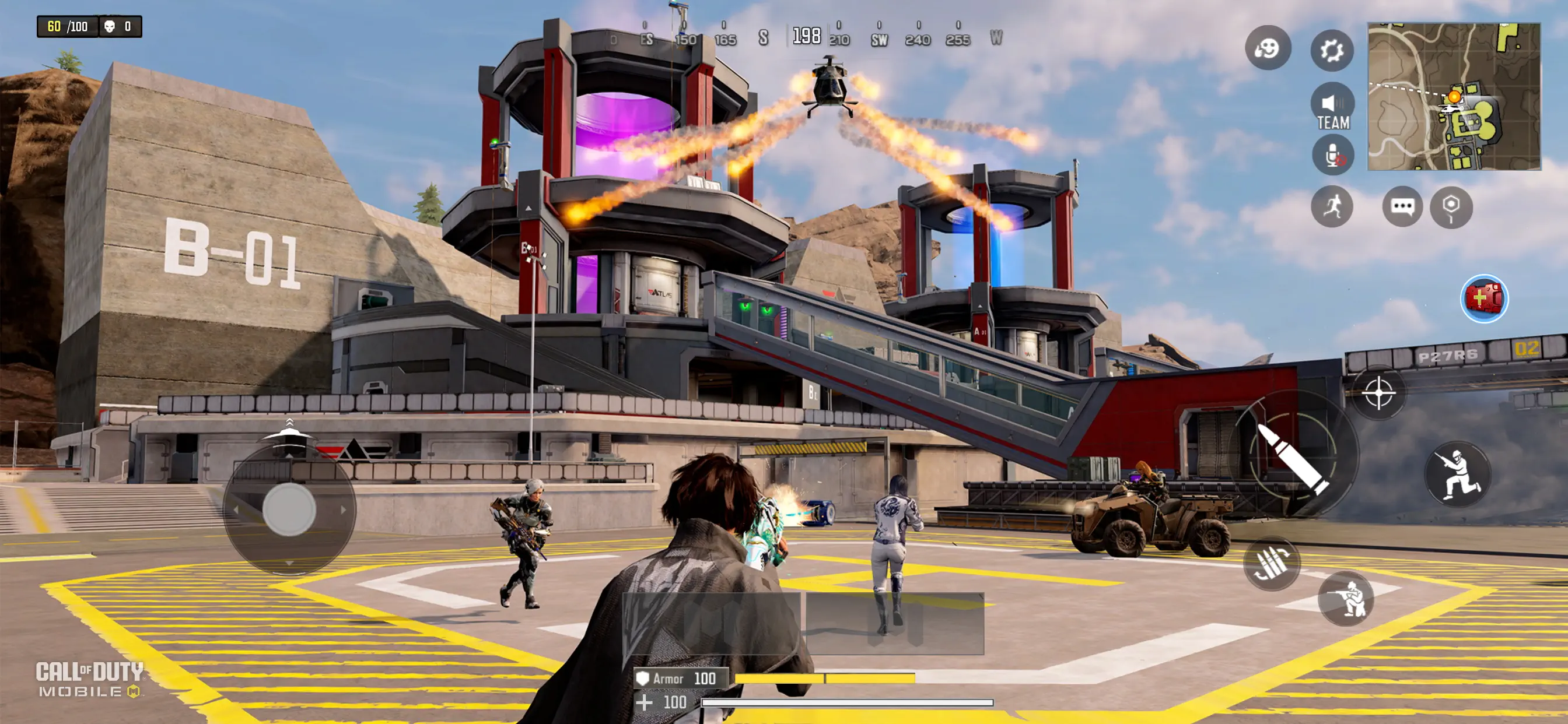Reload with the ammo rounds icon
Viewport: 1568px width, 724px height.
point(1271,563)
